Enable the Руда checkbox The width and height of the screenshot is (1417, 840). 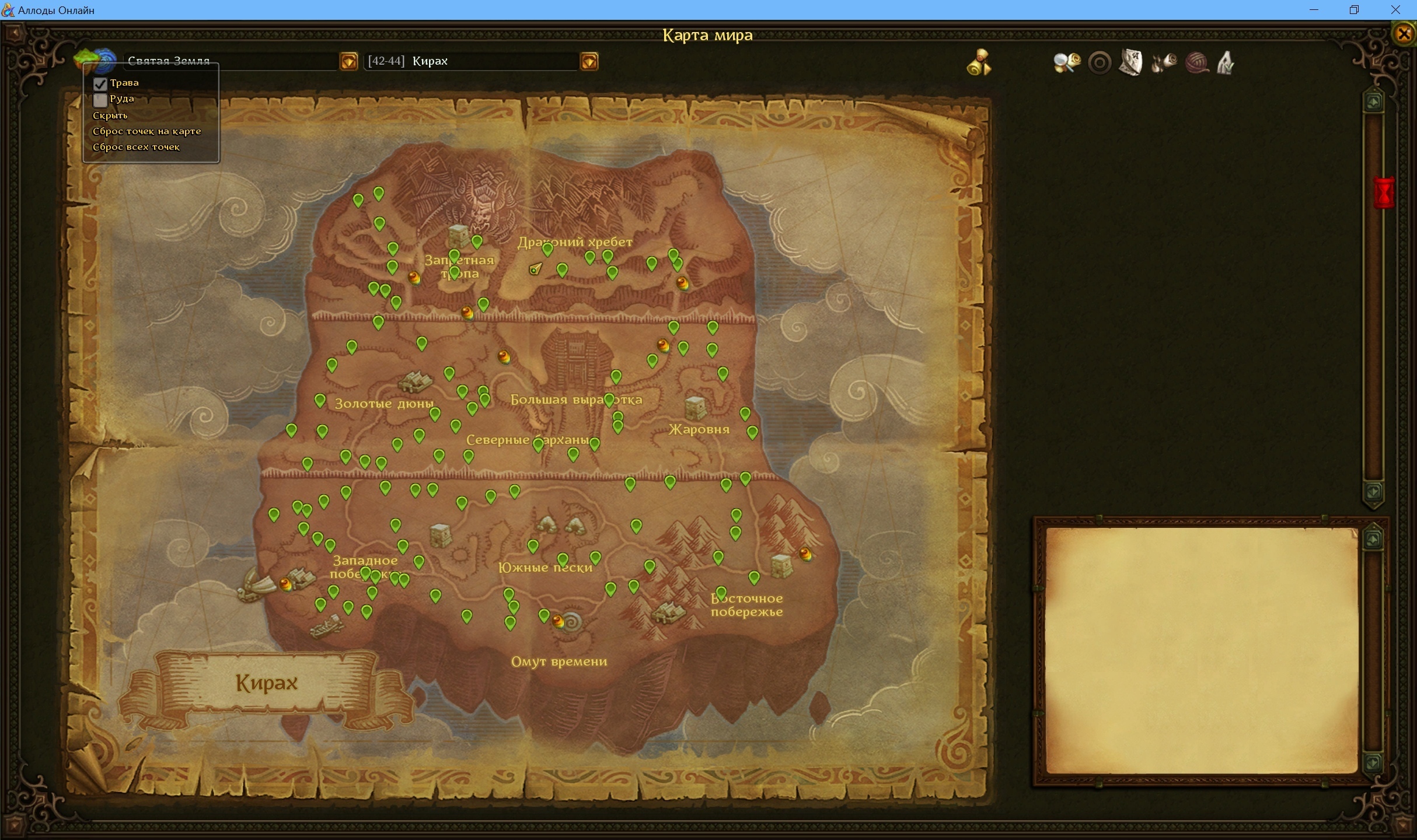pos(100,100)
